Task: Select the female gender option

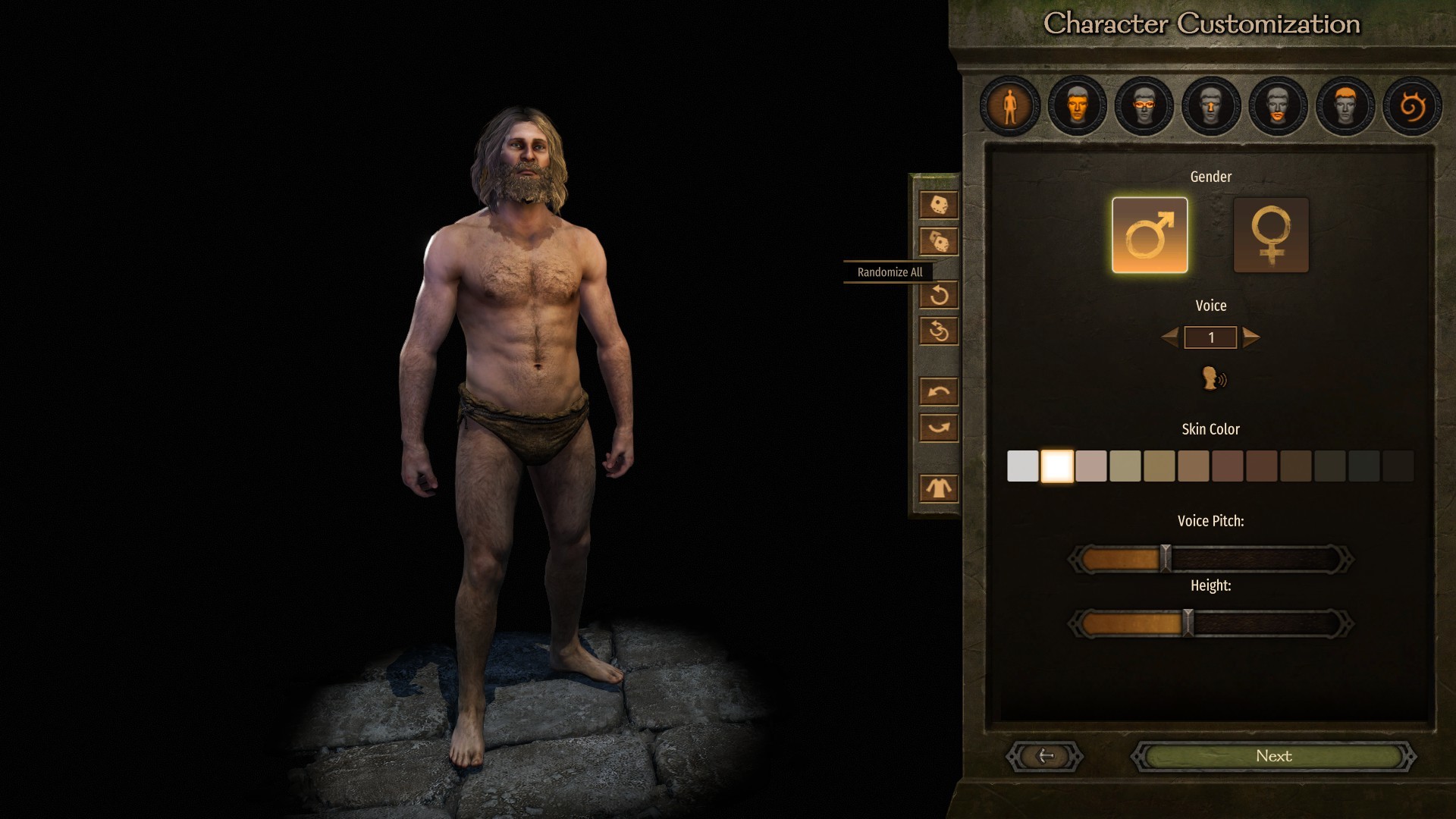Action: click(x=1271, y=235)
